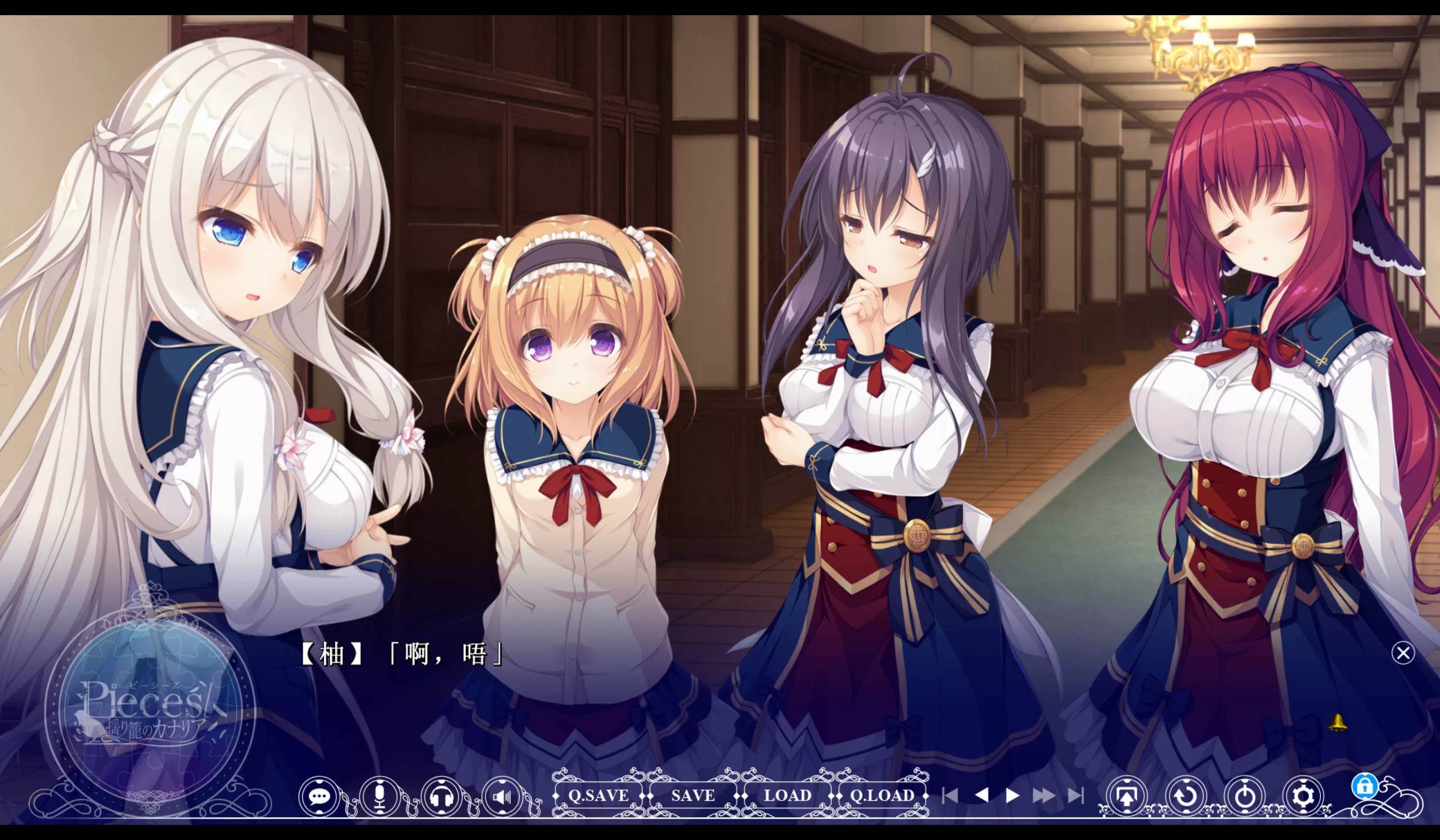Image resolution: width=1440 pixels, height=840 pixels.
Task: Toggle the blue padlock lock button
Action: (x=1365, y=787)
